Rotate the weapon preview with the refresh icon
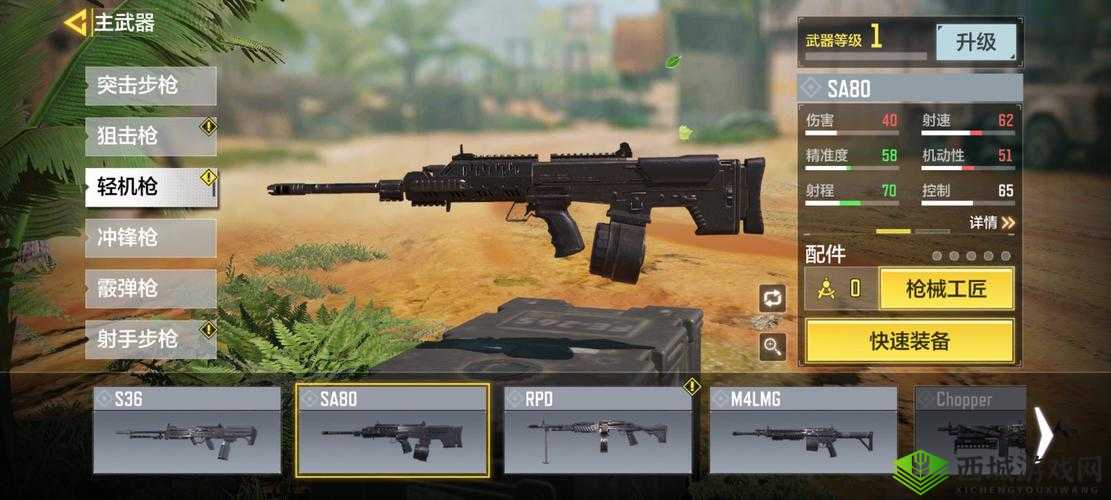This screenshot has height=500, width=1111. 772,297
